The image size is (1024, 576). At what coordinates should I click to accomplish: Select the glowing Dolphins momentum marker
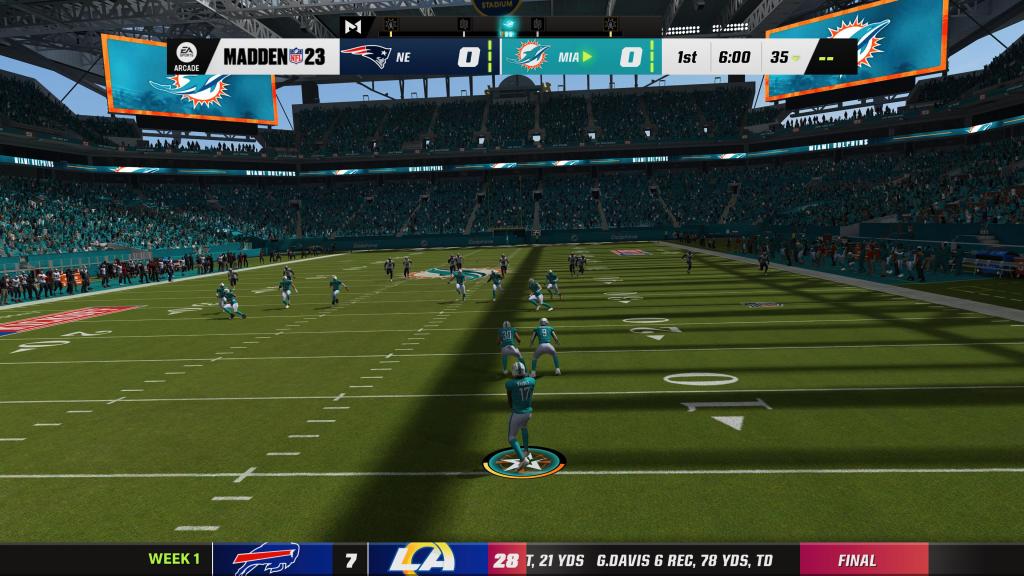pos(511,24)
